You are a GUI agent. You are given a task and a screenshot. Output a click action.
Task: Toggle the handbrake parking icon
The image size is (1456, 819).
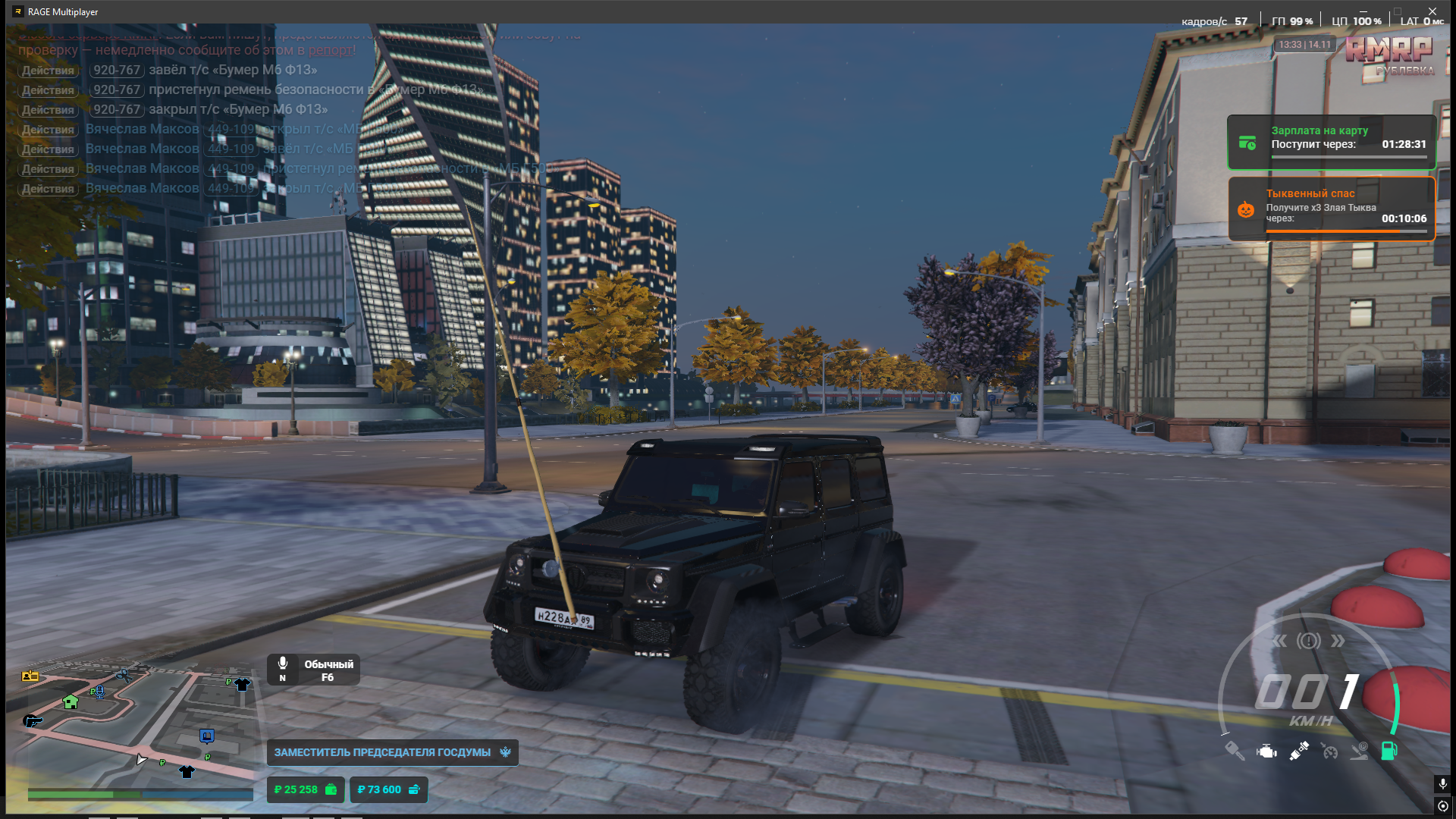pyautogui.click(x=1360, y=751)
